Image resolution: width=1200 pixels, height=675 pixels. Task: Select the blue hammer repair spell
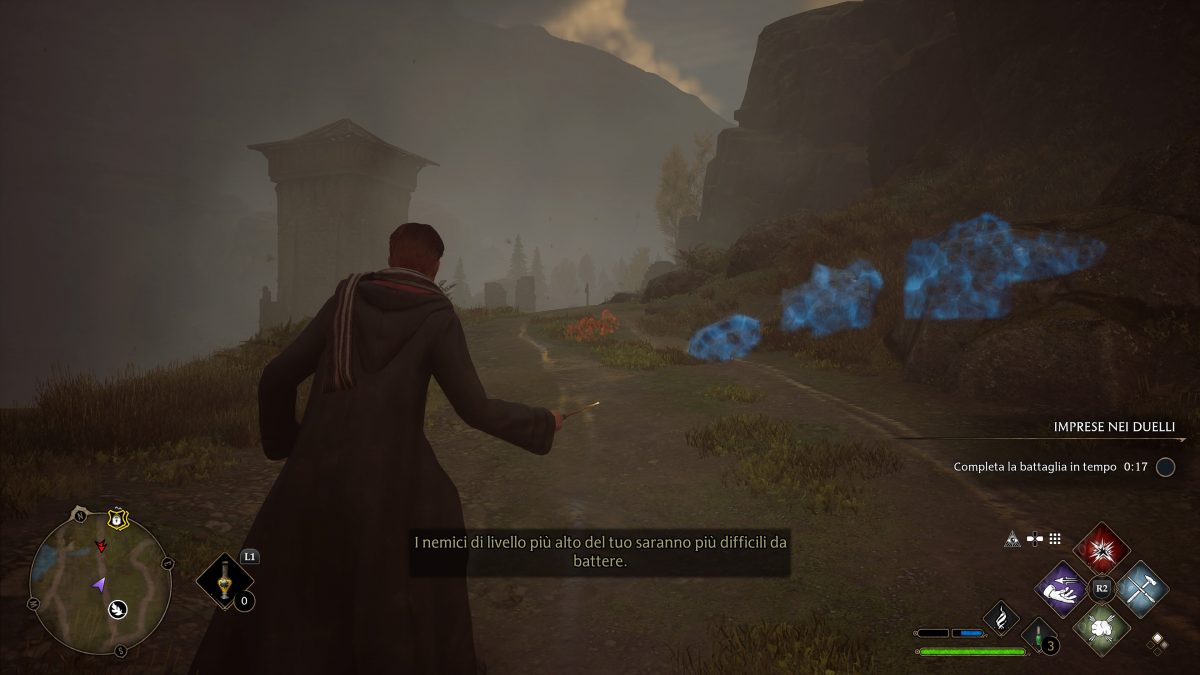pos(1142,588)
